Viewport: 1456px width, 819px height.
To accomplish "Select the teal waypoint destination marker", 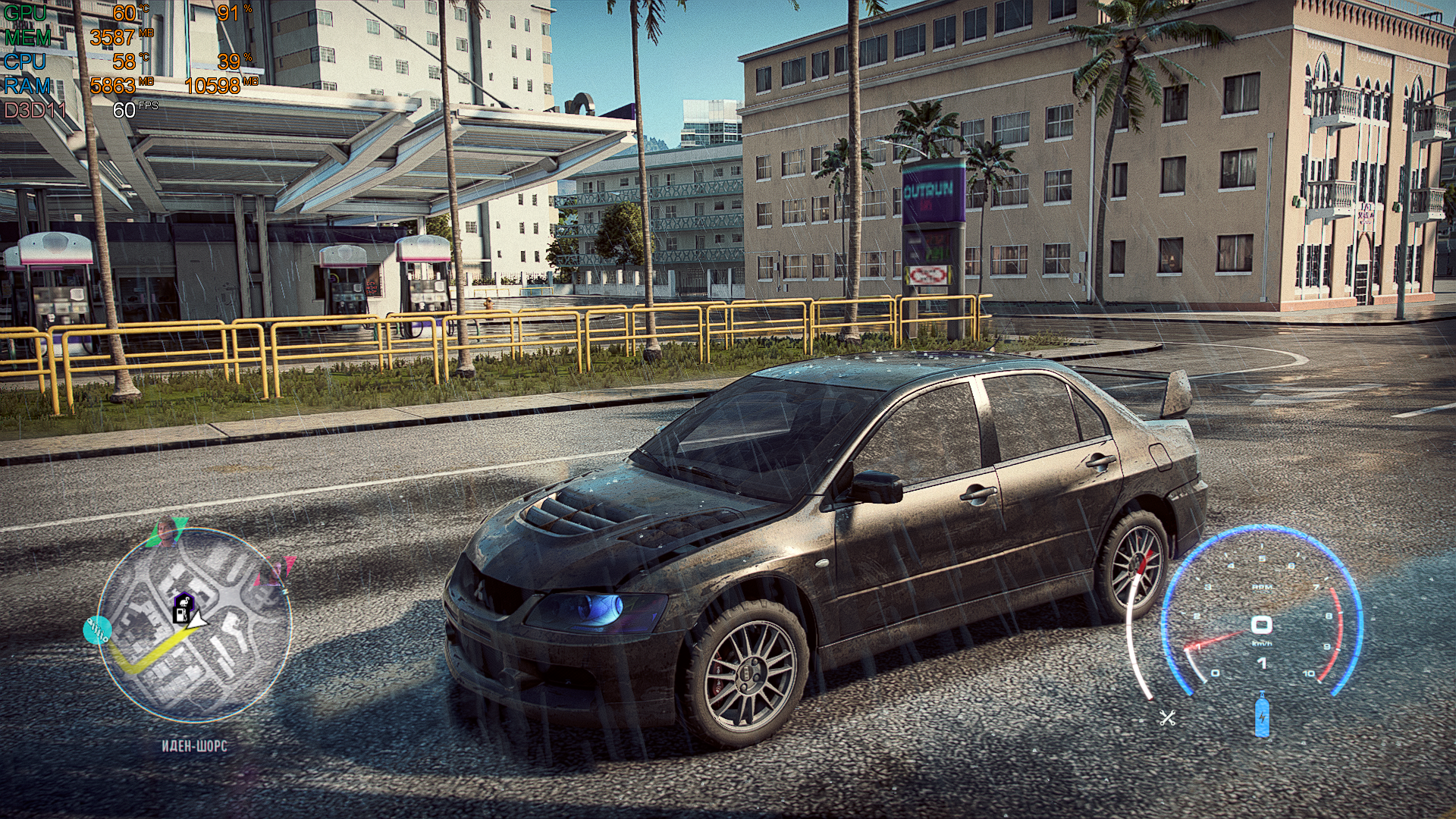I will [98, 629].
